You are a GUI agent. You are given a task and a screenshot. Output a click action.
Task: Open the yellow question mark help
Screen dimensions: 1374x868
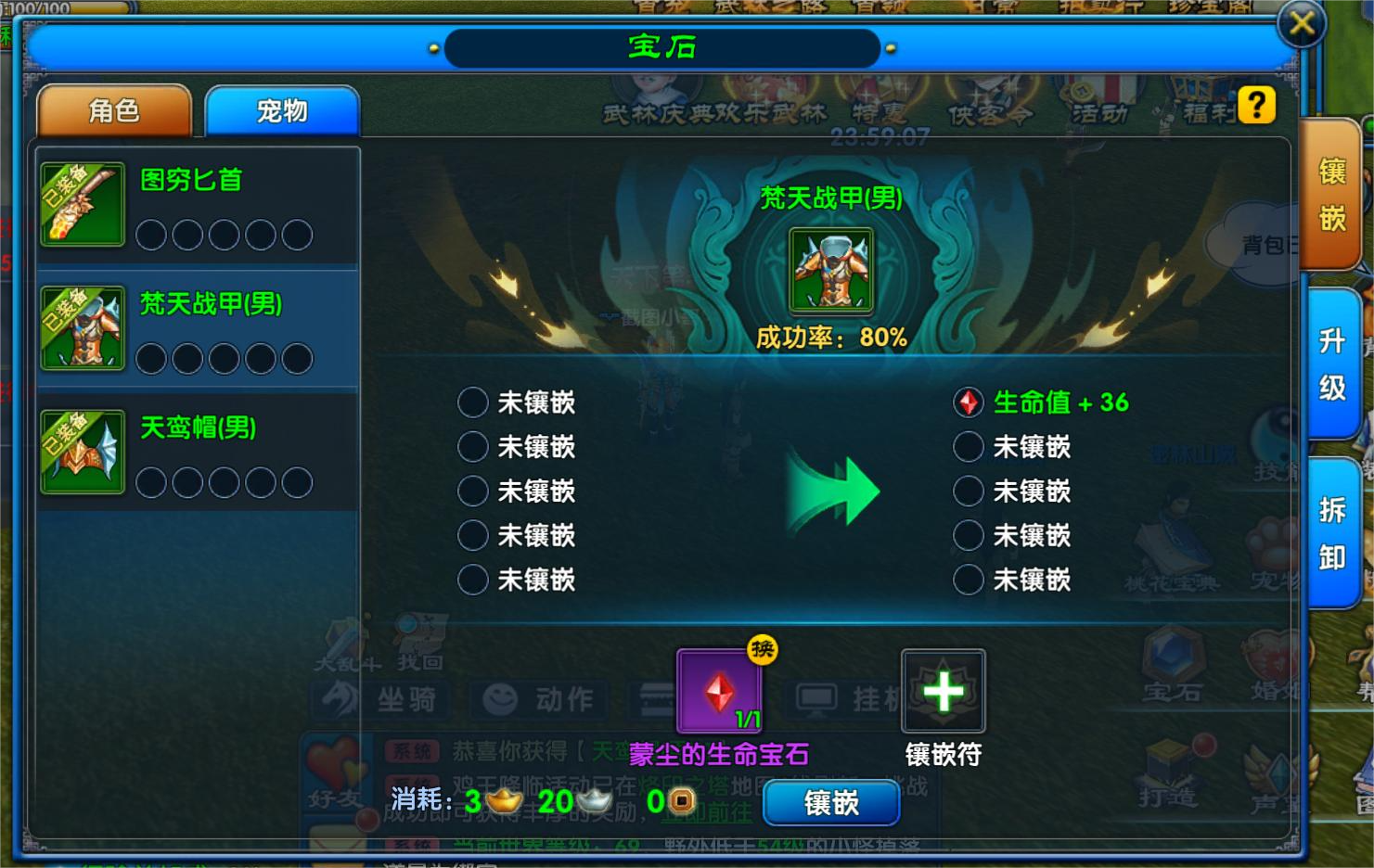(1256, 105)
